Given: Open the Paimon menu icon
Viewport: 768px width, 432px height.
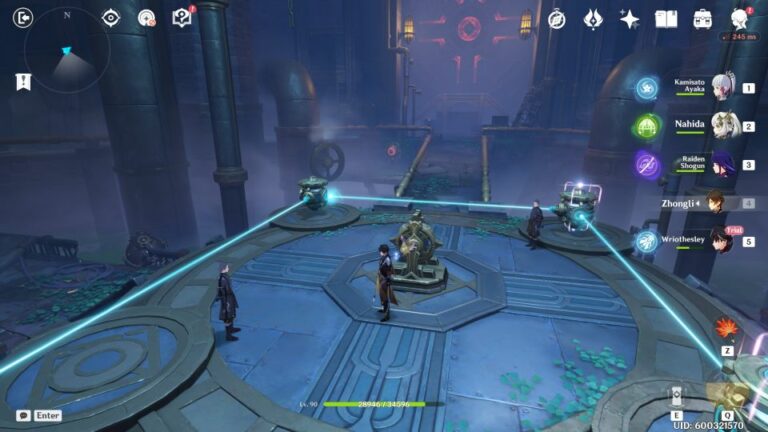Looking at the screenshot, I should click(741, 19).
